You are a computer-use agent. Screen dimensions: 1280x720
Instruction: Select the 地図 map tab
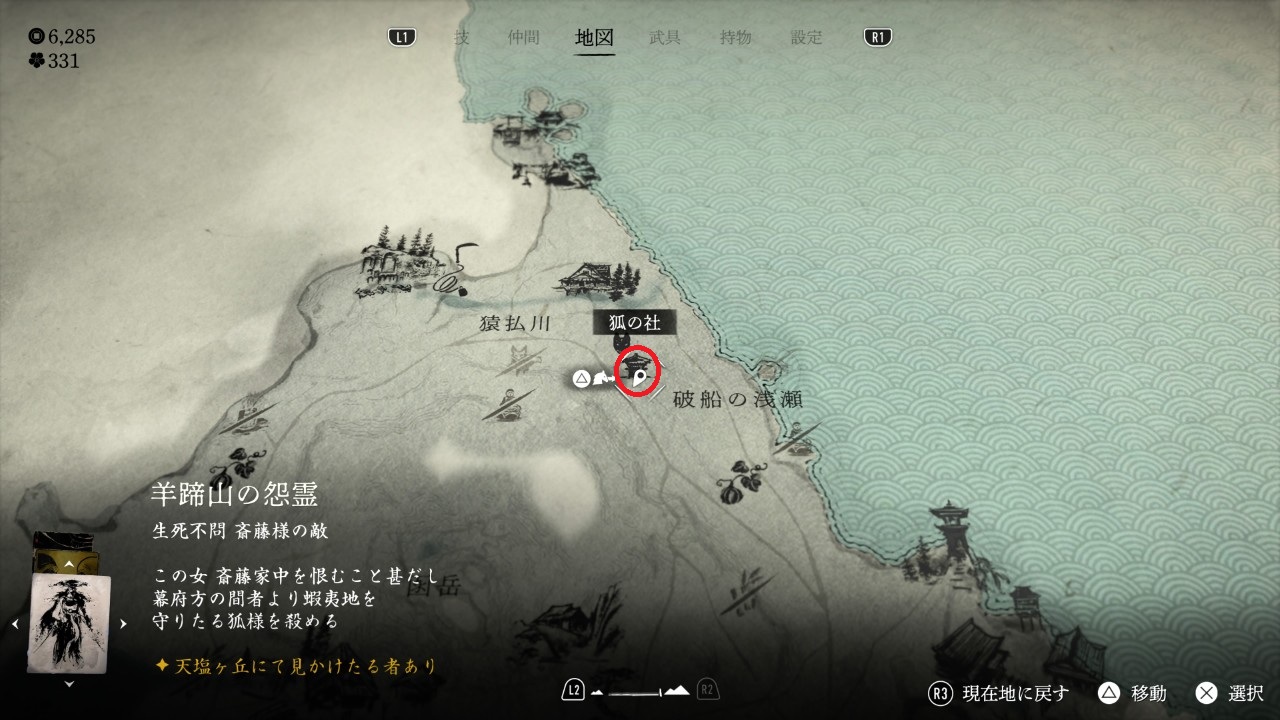[x=594, y=38]
